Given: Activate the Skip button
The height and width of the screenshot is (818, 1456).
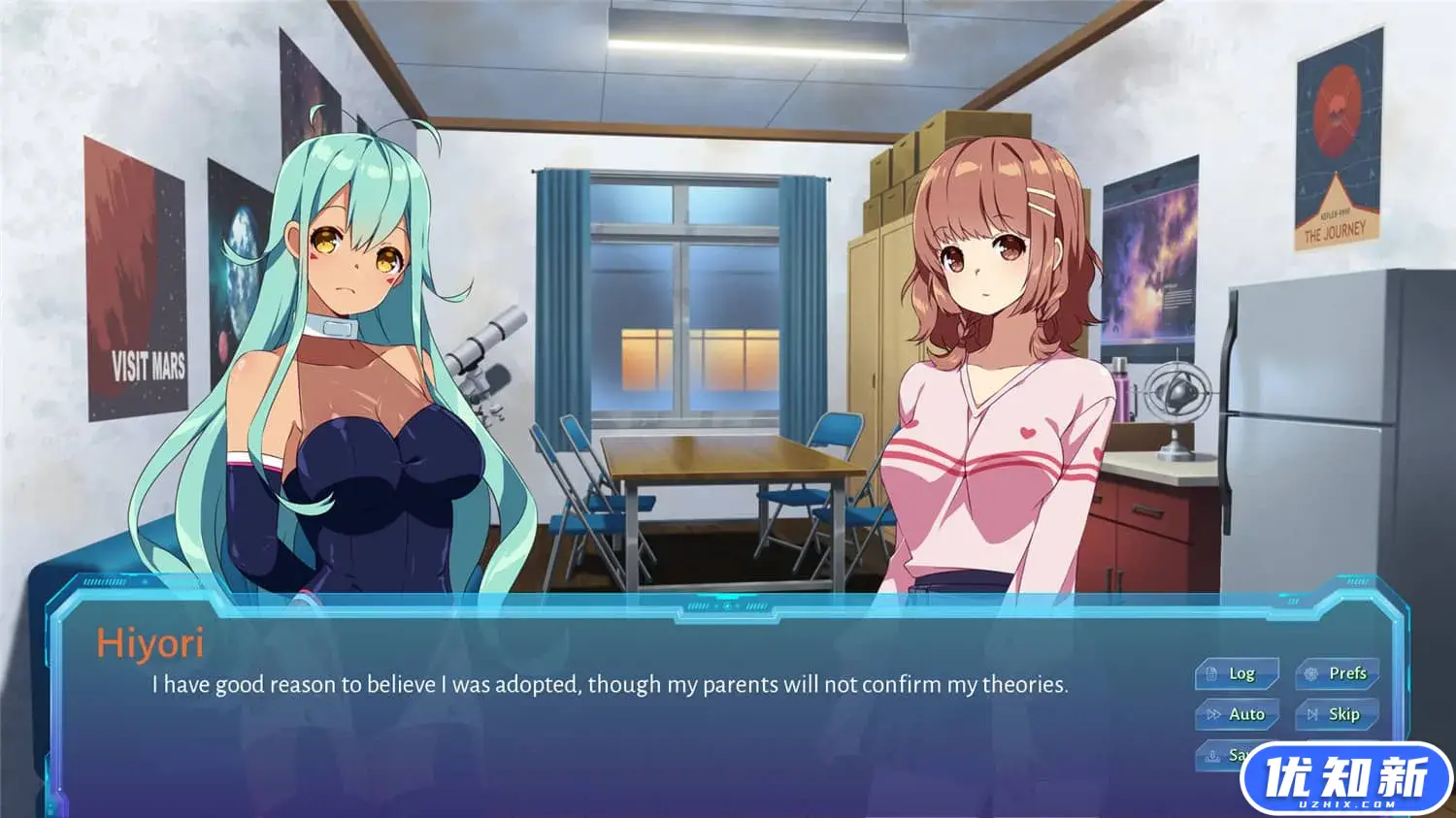Looking at the screenshot, I should 1337,715.
